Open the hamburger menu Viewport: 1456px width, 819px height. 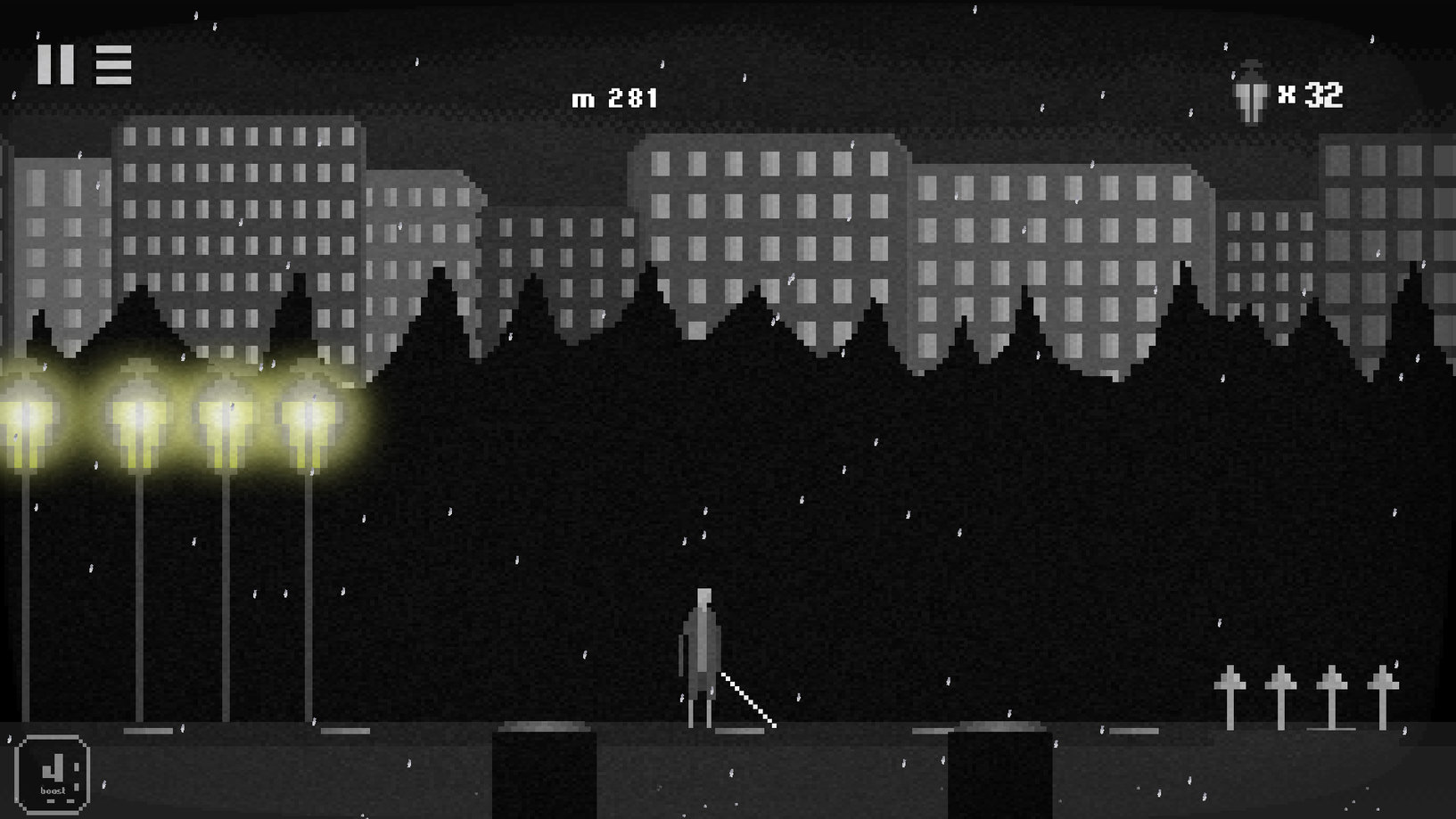click(113, 65)
